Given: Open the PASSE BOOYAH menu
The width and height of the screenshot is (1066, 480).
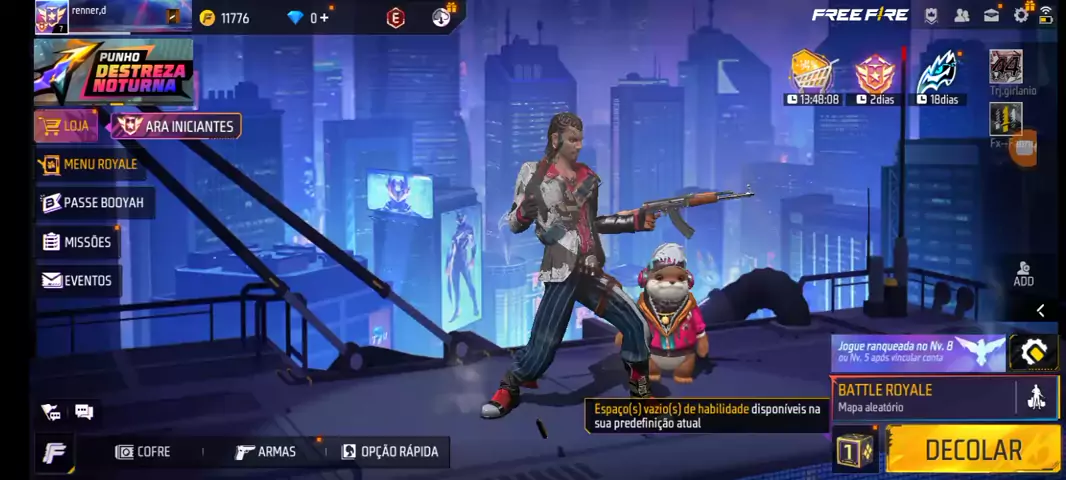Looking at the screenshot, I should (94, 203).
